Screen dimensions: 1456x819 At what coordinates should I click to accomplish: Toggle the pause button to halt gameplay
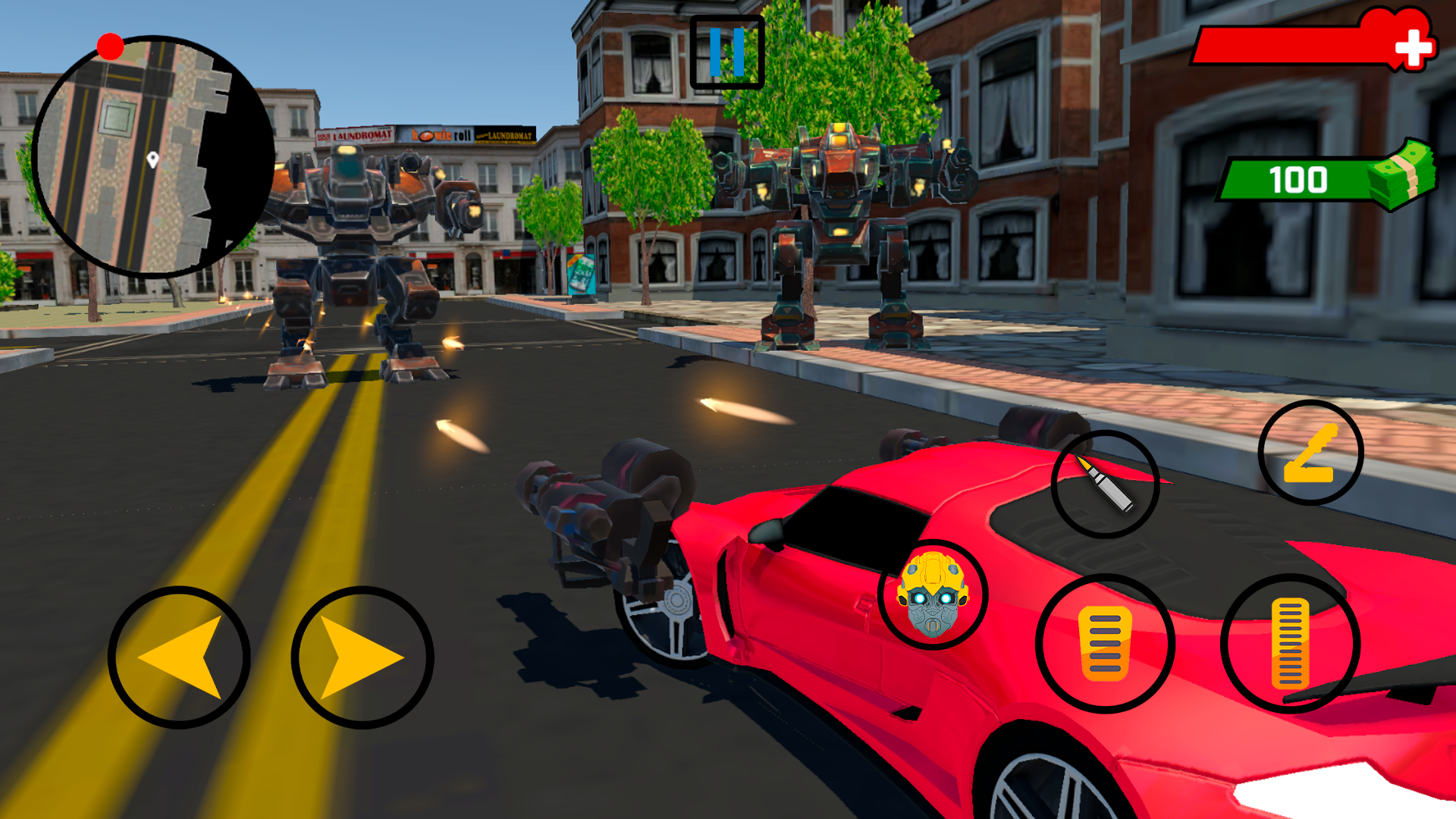[x=726, y=50]
